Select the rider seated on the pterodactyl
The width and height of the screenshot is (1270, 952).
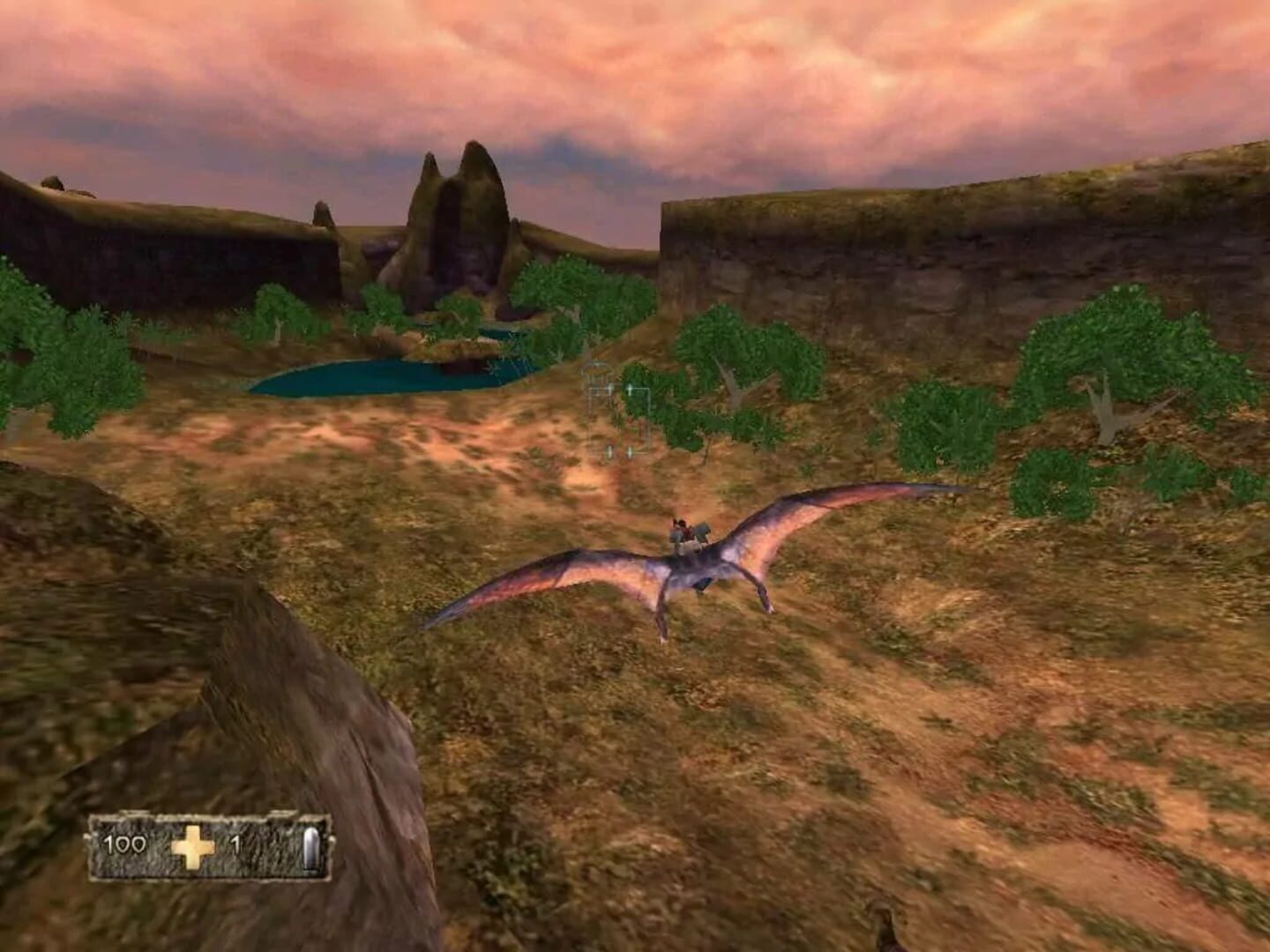[686, 534]
